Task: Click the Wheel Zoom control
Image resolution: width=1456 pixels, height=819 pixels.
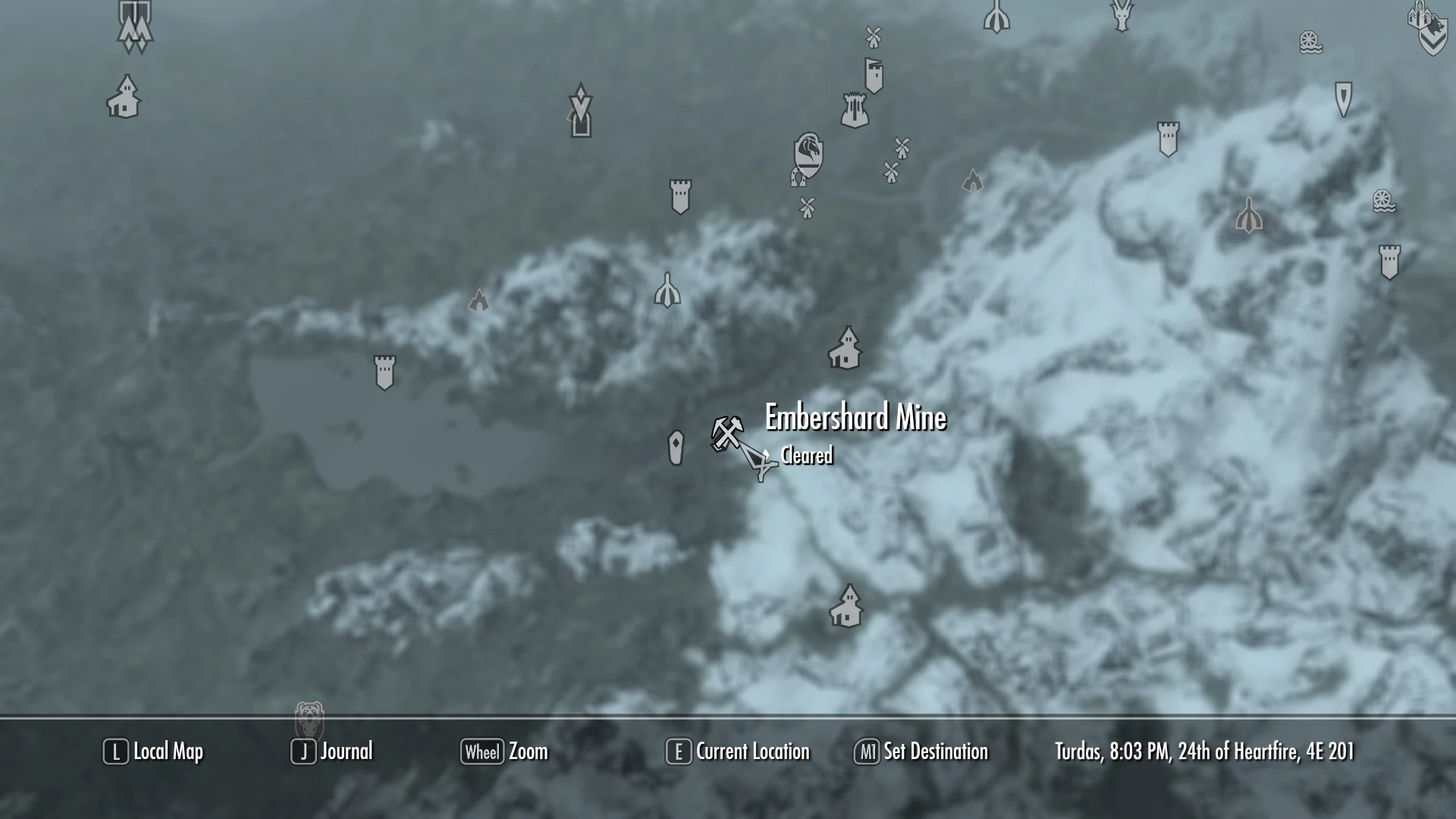Action: (506, 752)
